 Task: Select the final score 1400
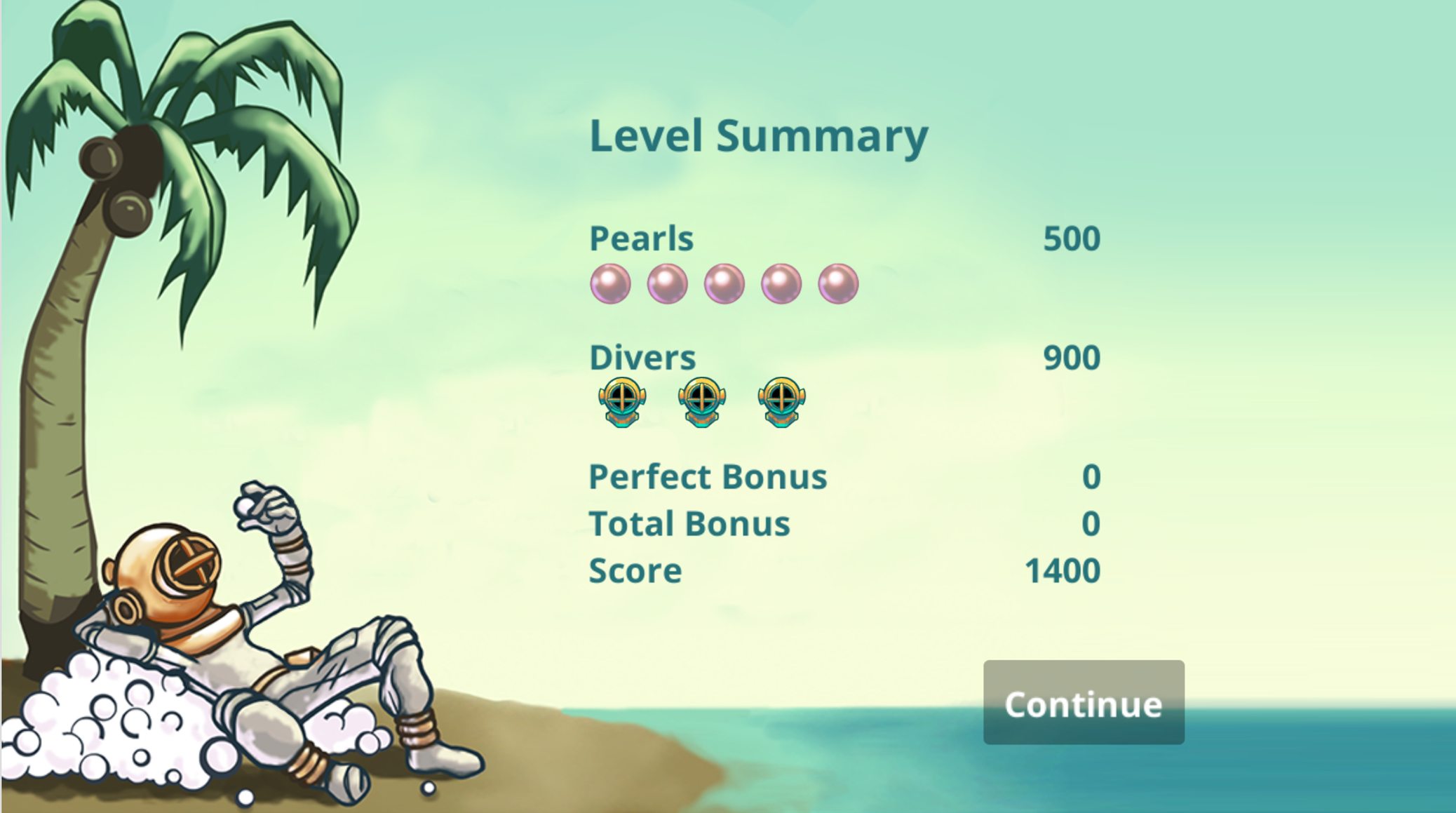[1062, 570]
